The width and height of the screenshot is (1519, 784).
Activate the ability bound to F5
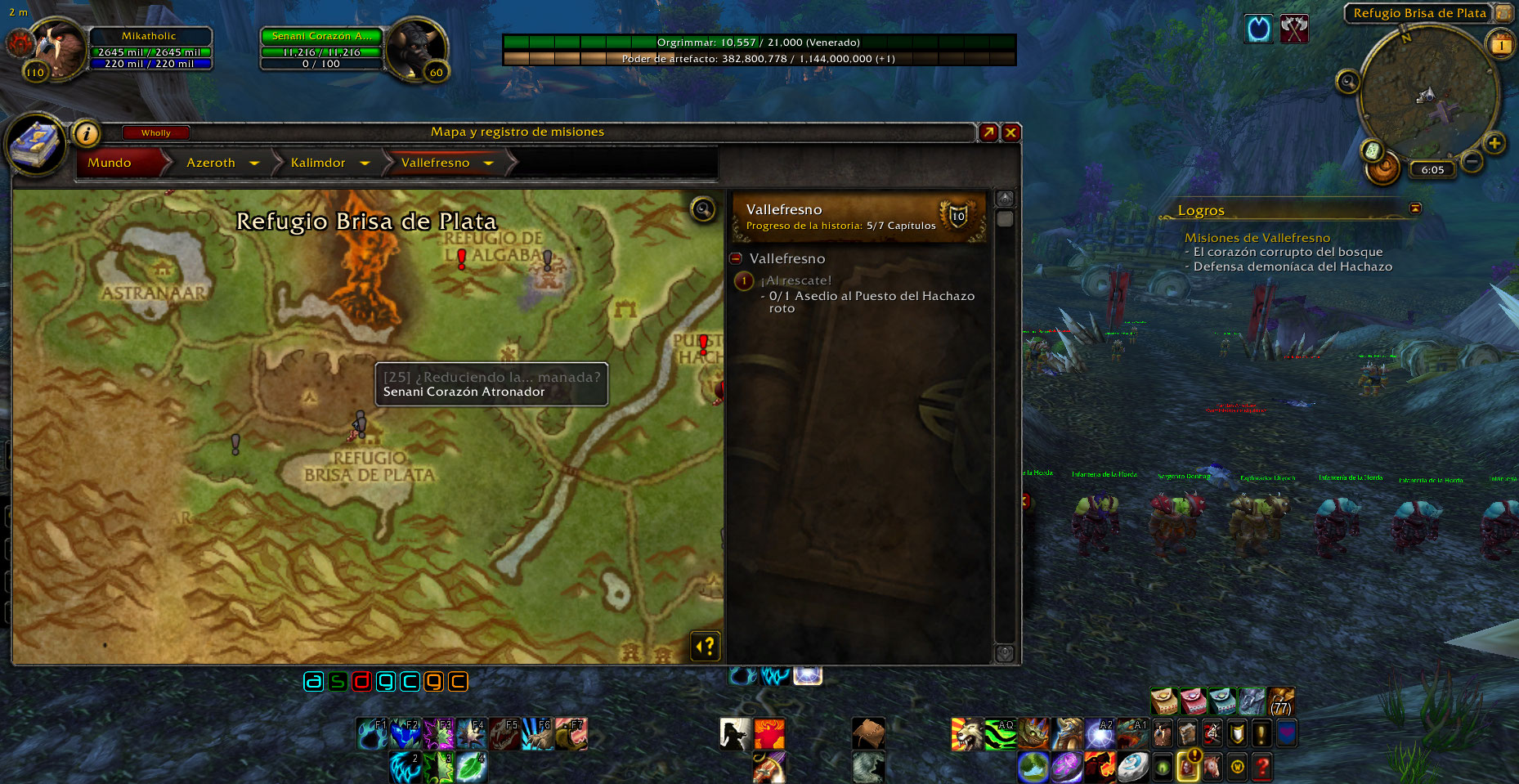[x=506, y=734]
